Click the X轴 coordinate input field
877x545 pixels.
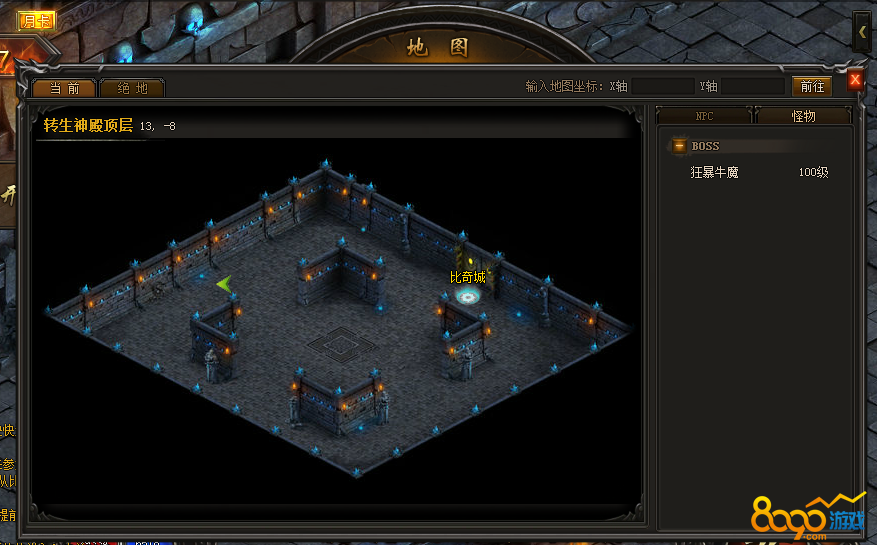point(662,87)
